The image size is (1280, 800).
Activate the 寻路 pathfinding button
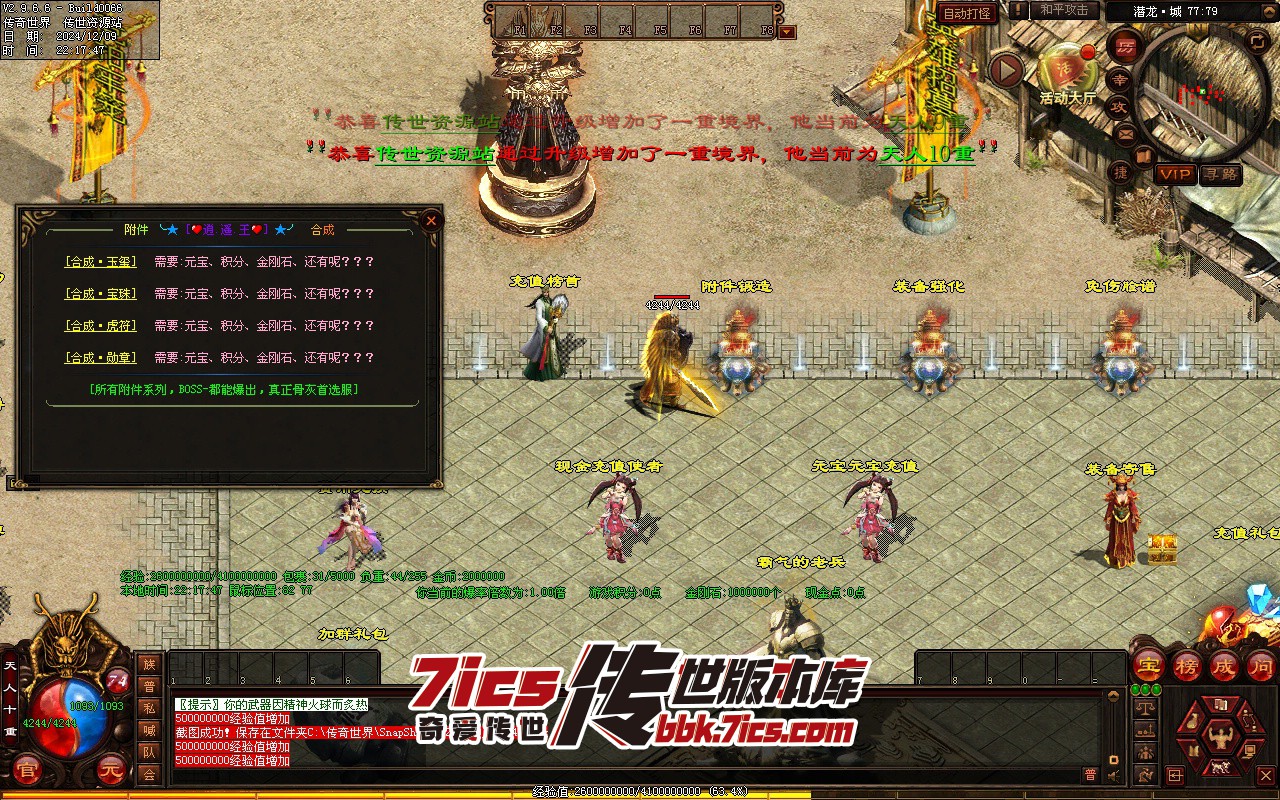[x=1220, y=174]
